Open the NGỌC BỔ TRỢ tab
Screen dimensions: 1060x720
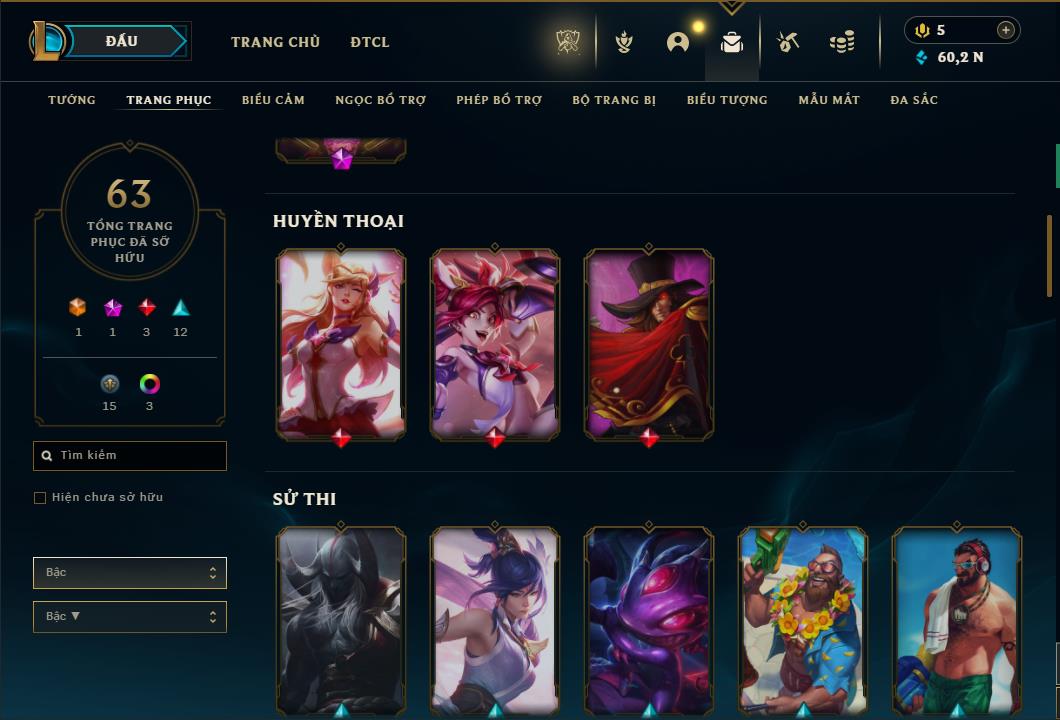tap(380, 100)
